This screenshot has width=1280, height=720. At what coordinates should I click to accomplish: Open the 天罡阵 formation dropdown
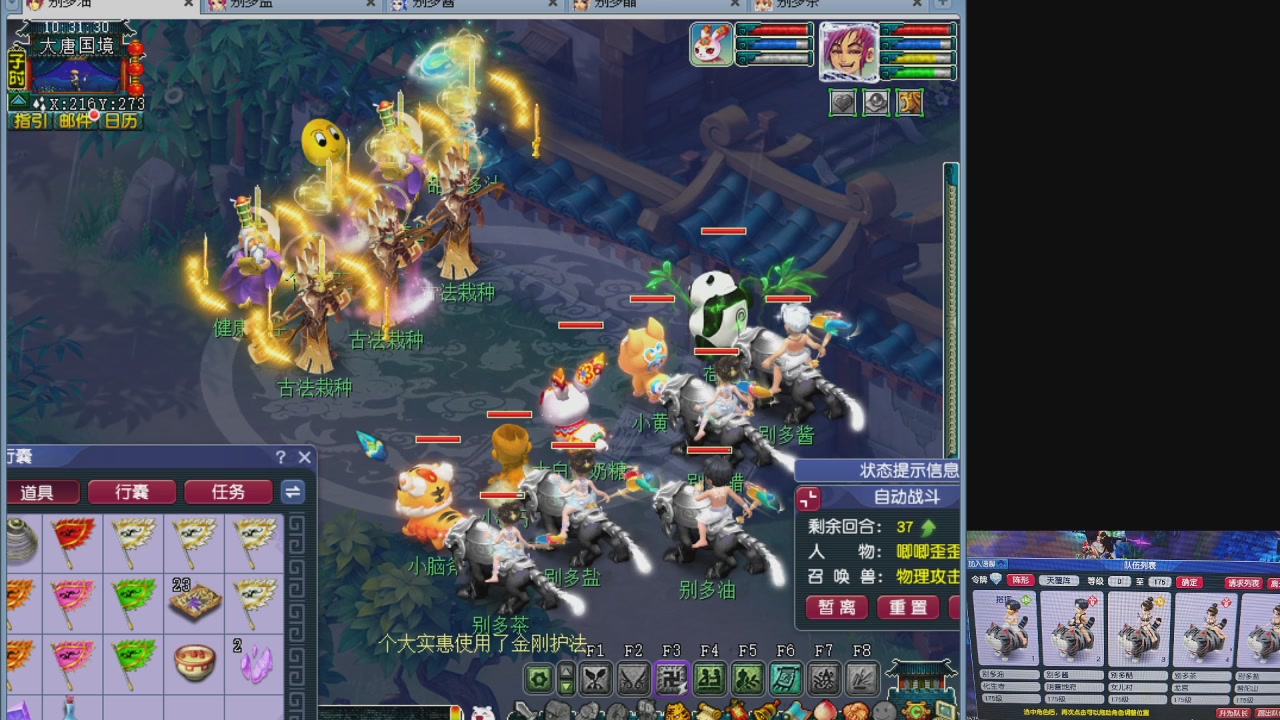(1059, 581)
